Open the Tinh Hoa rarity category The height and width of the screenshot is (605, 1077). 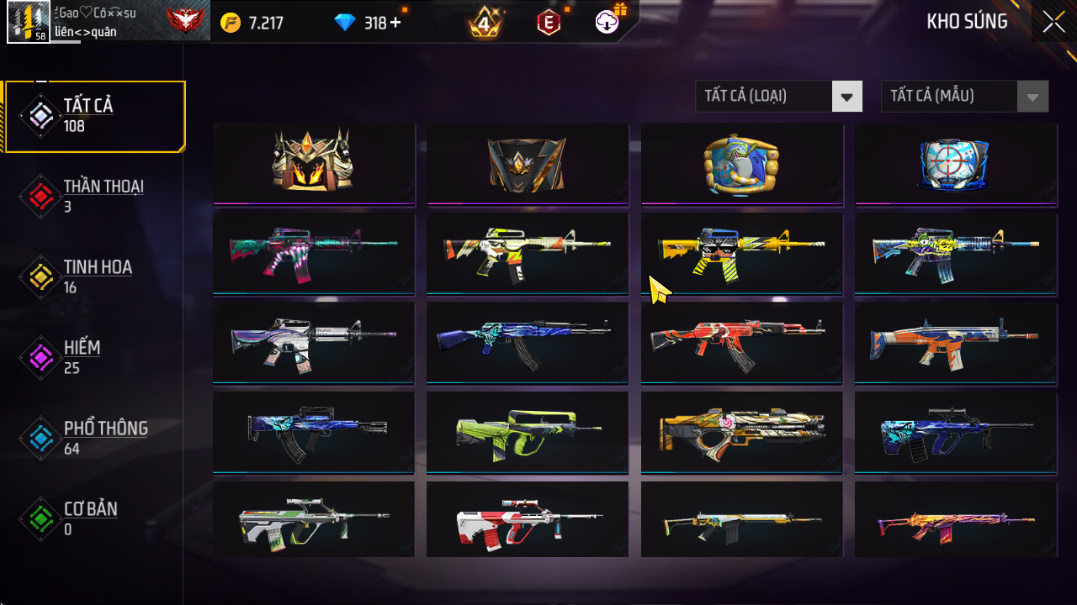(x=95, y=277)
